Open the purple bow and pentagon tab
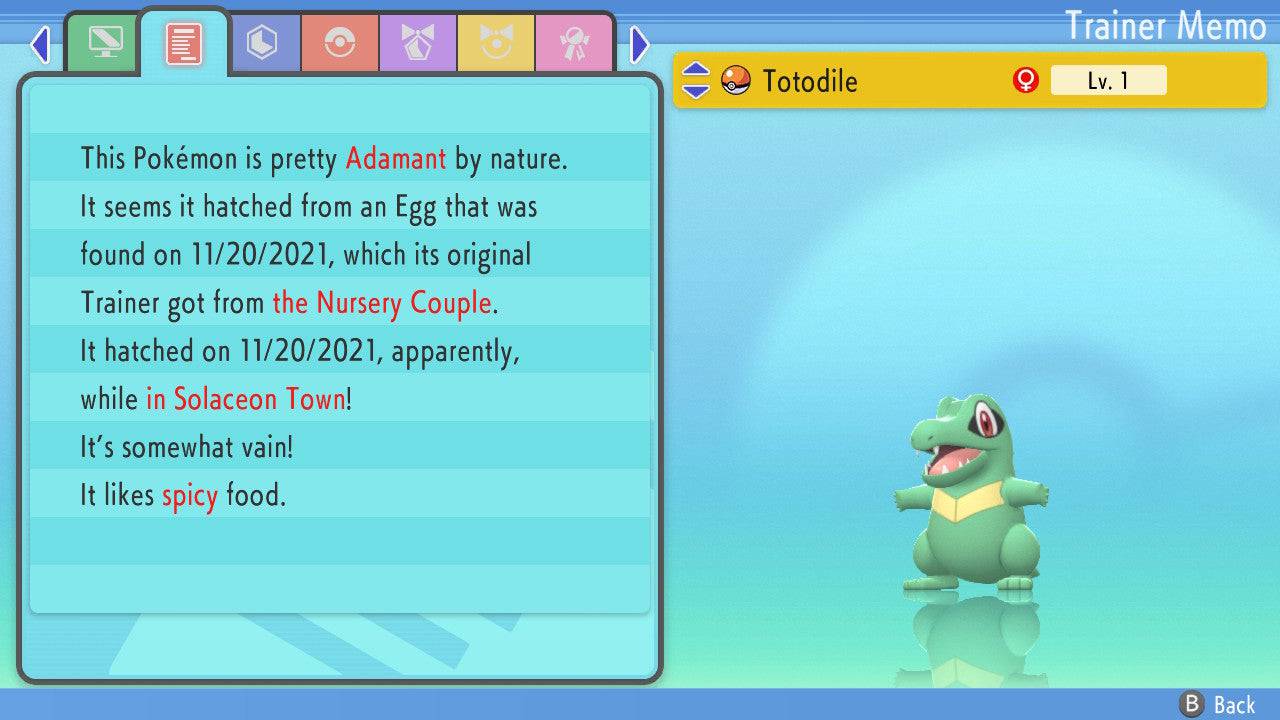 coord(418,43)
